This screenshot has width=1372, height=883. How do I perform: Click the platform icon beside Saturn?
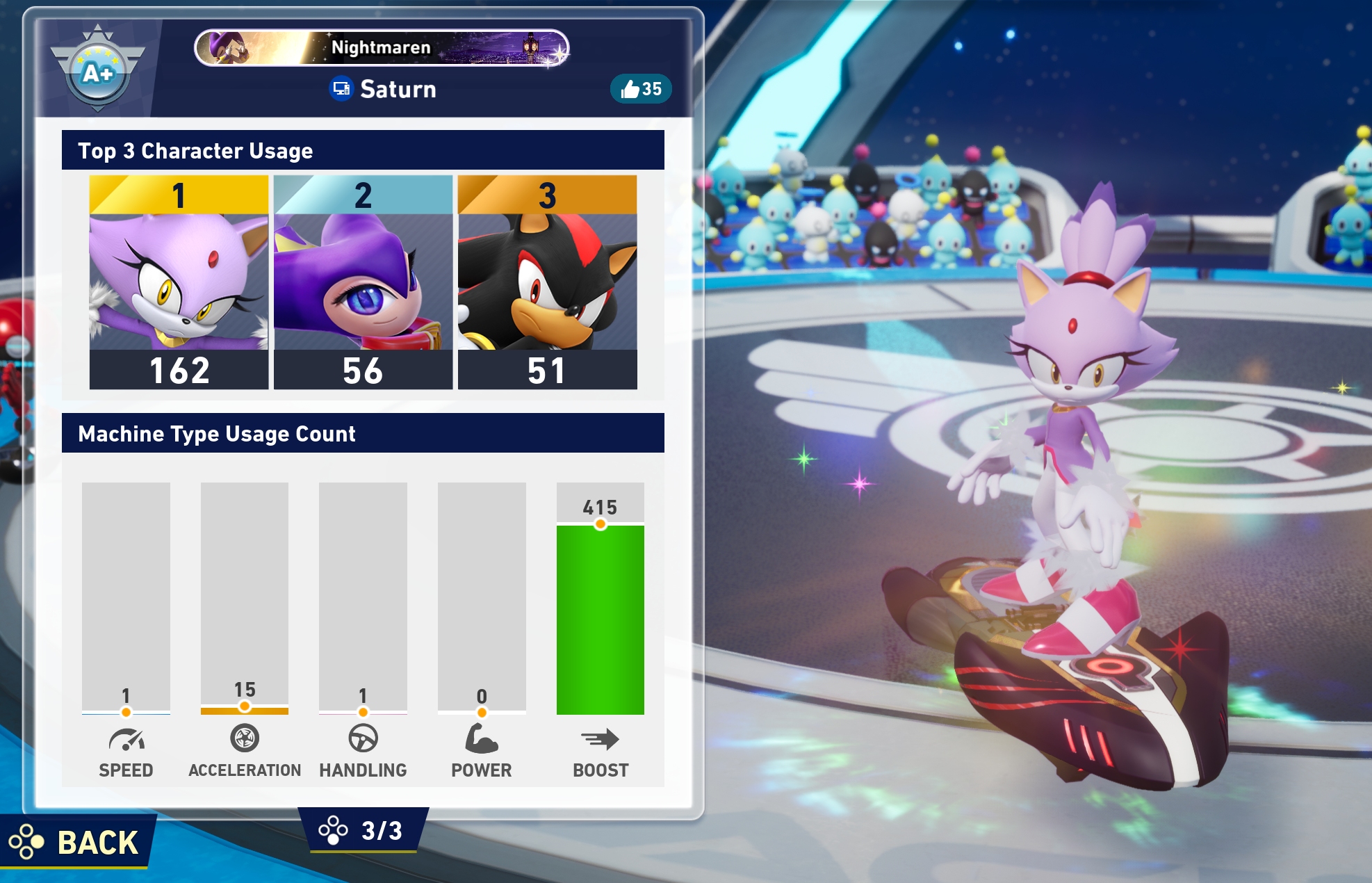point(341,89)
